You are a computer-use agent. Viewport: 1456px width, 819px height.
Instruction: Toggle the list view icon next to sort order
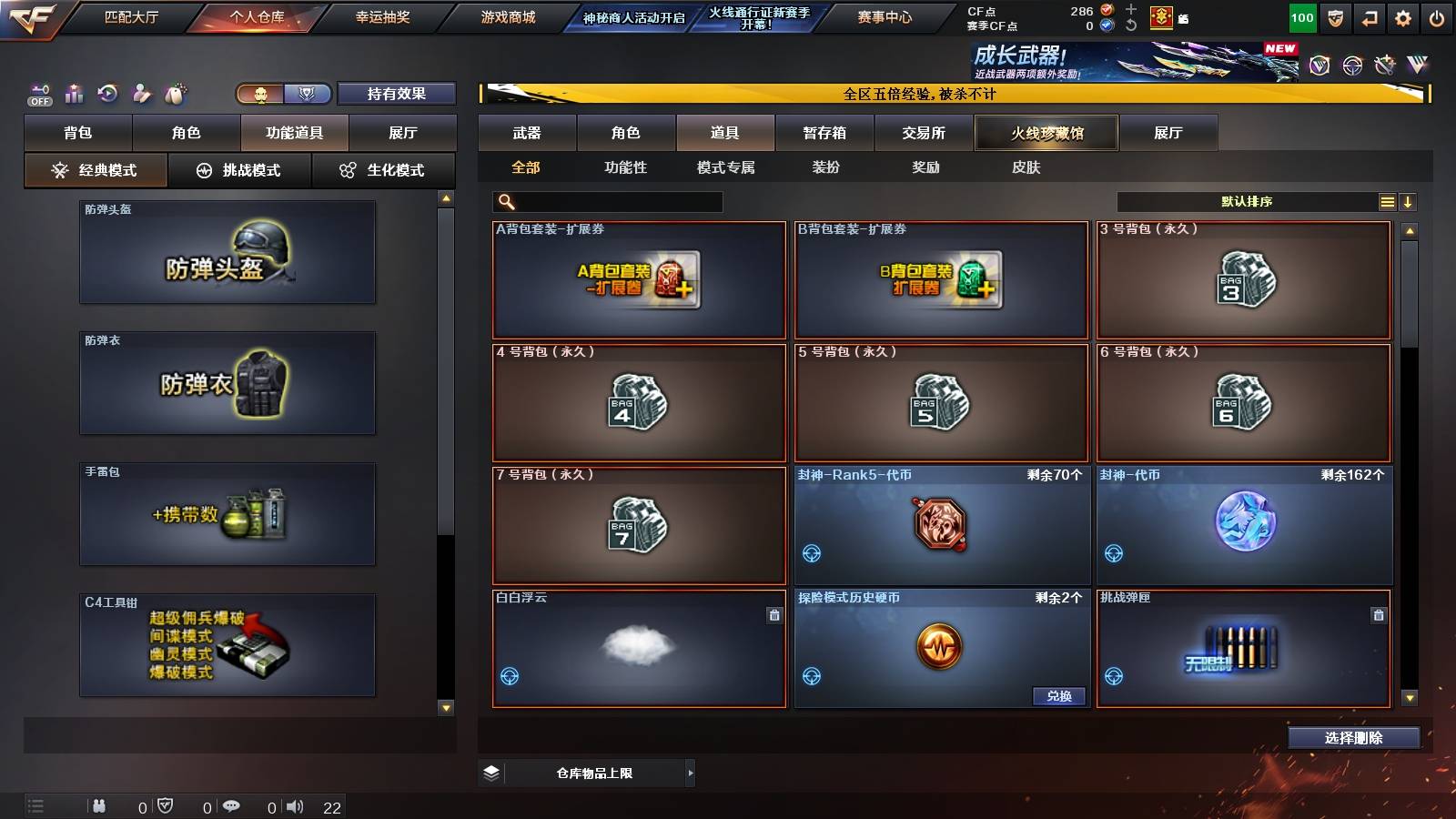pyautogui.click(x=1387, y=201)
